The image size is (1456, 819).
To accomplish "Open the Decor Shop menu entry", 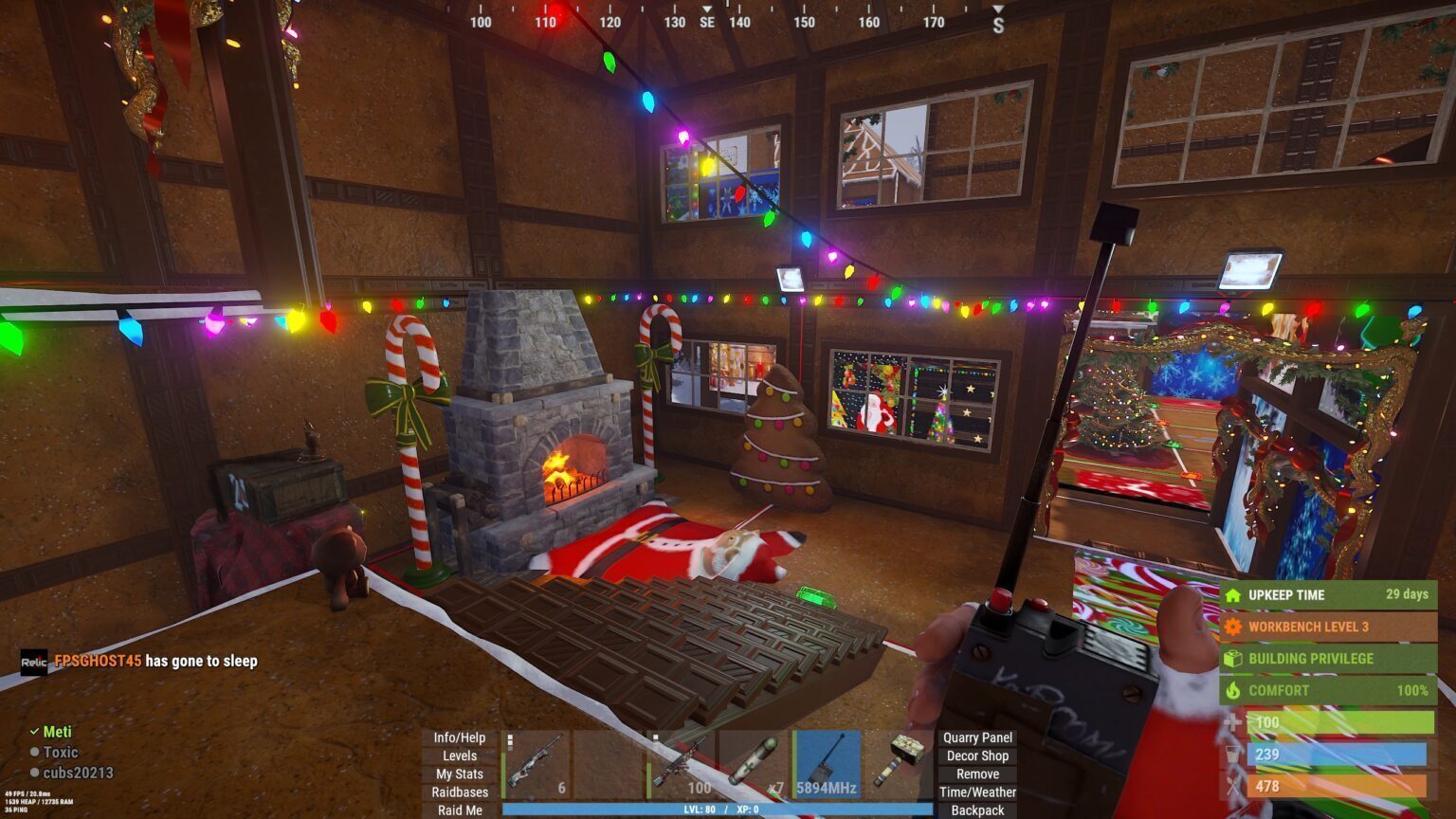I will coord(976,755).
